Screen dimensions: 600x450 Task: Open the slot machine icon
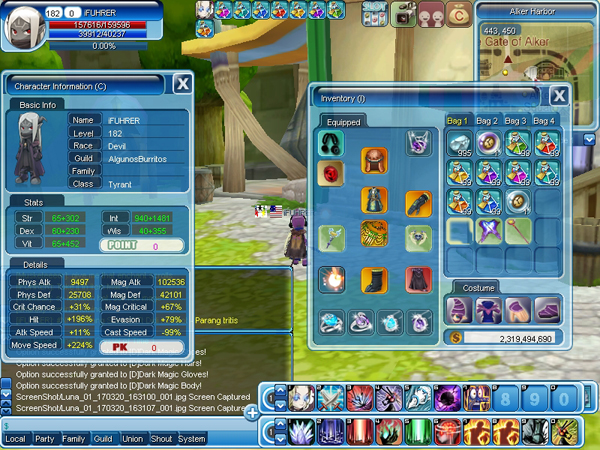[x=373, y=14]
